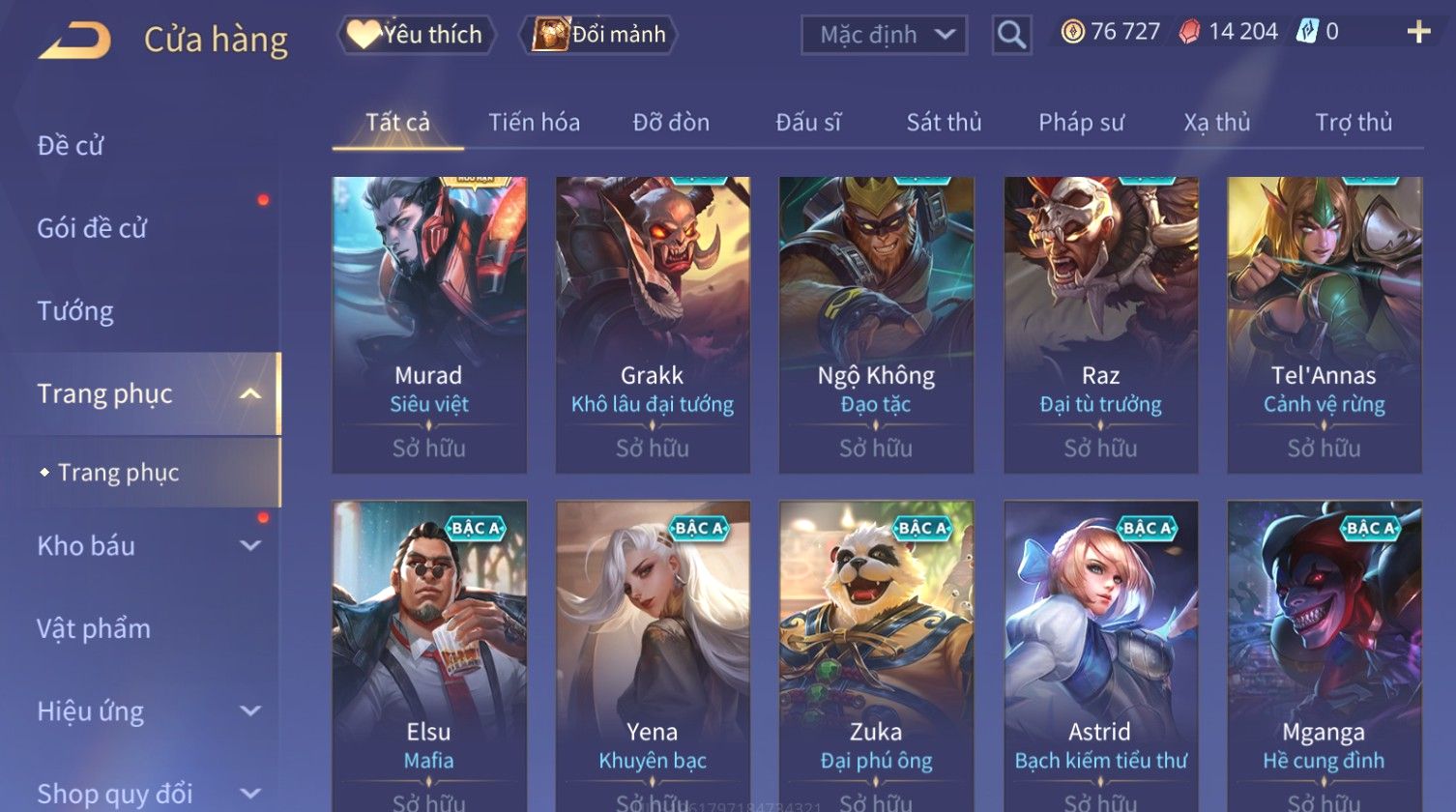Choose the Trợ thủ tab
Screen dimensions: 1456x812
point(1354,123)
